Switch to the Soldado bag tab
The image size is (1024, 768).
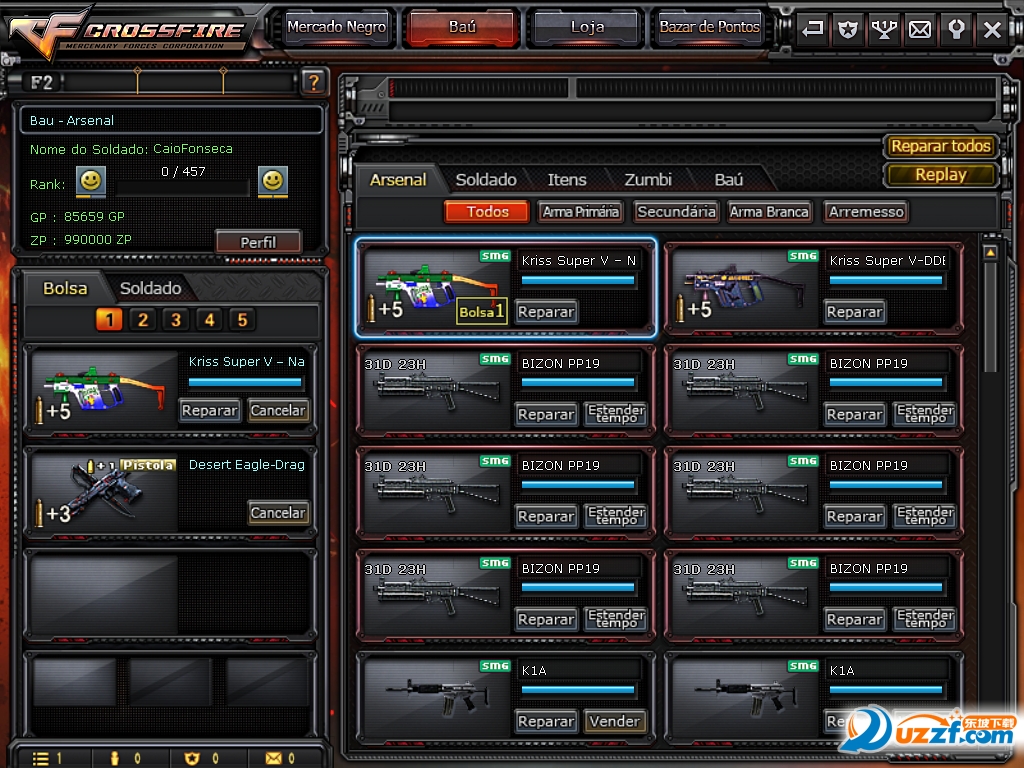coord(151,288)
